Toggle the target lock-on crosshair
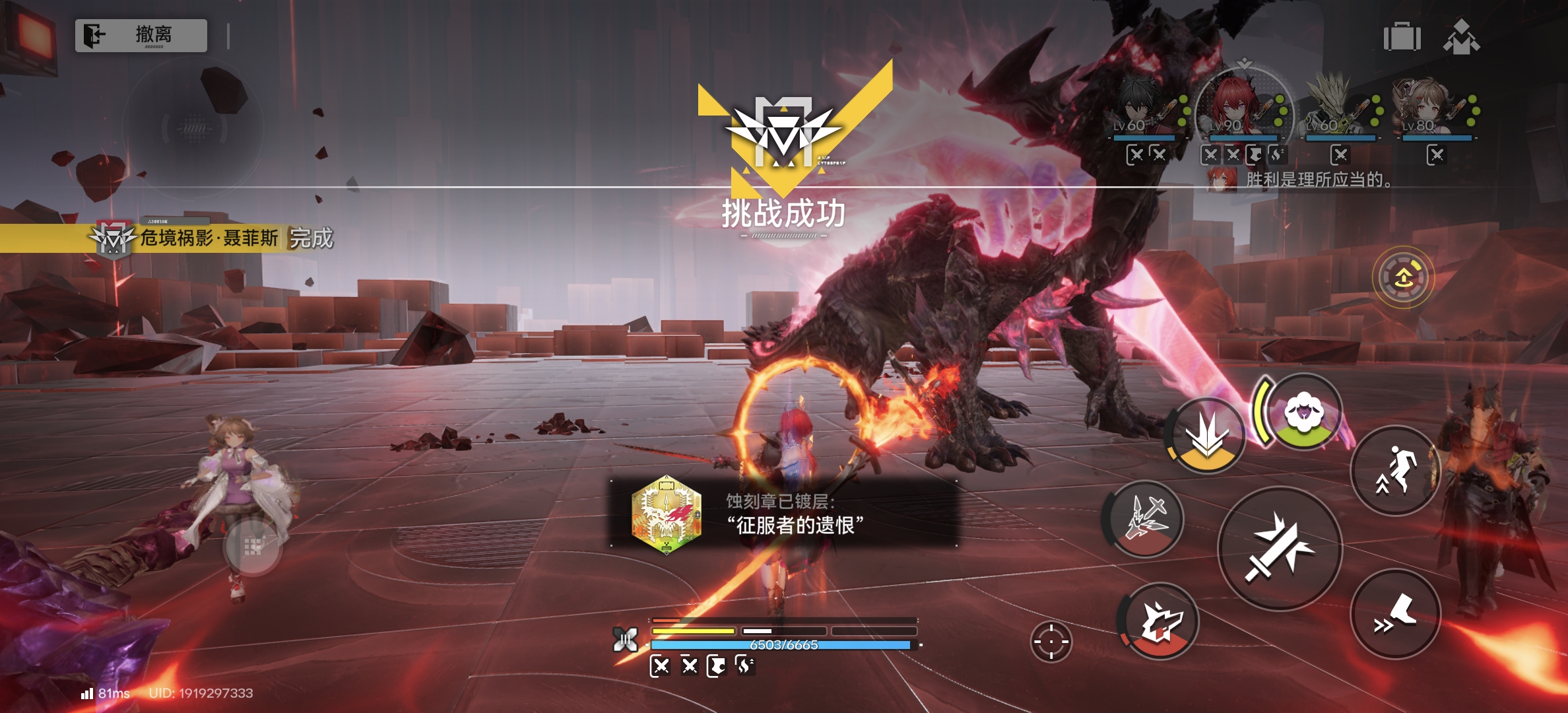This screenshot has height=713, width=1568. [1051, 641]
